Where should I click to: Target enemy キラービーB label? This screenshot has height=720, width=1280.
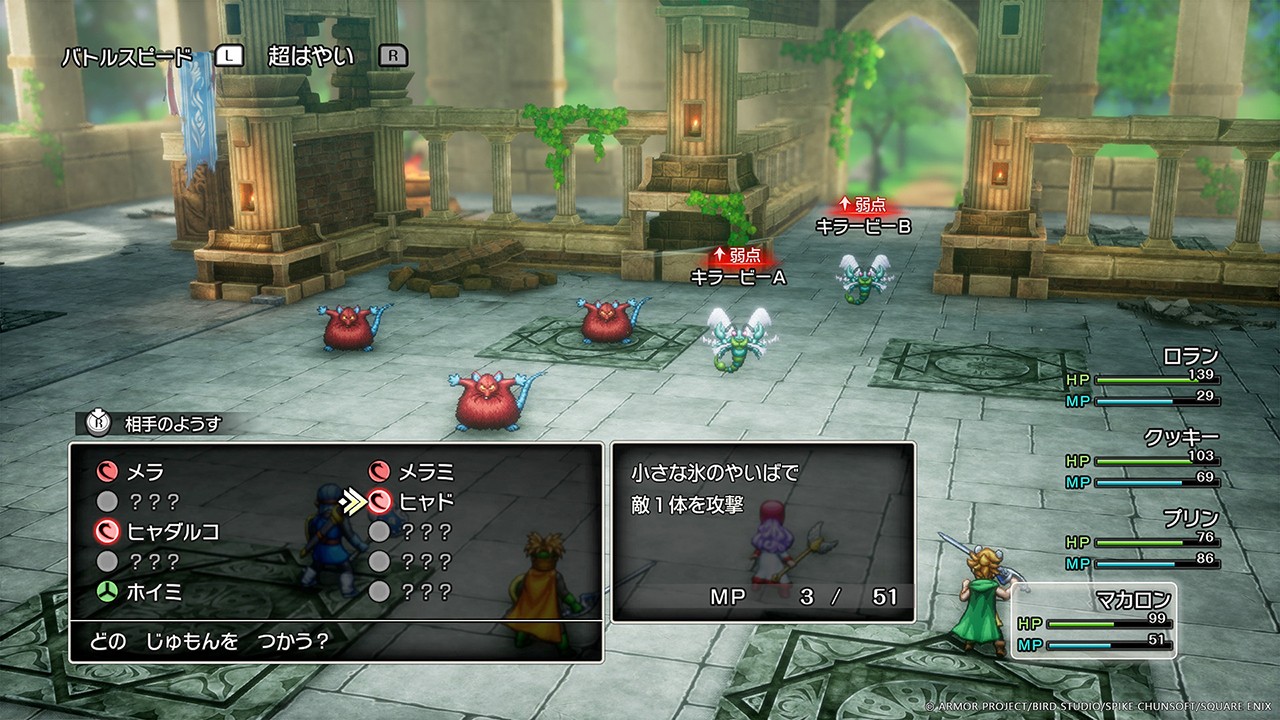coord(863,227)
